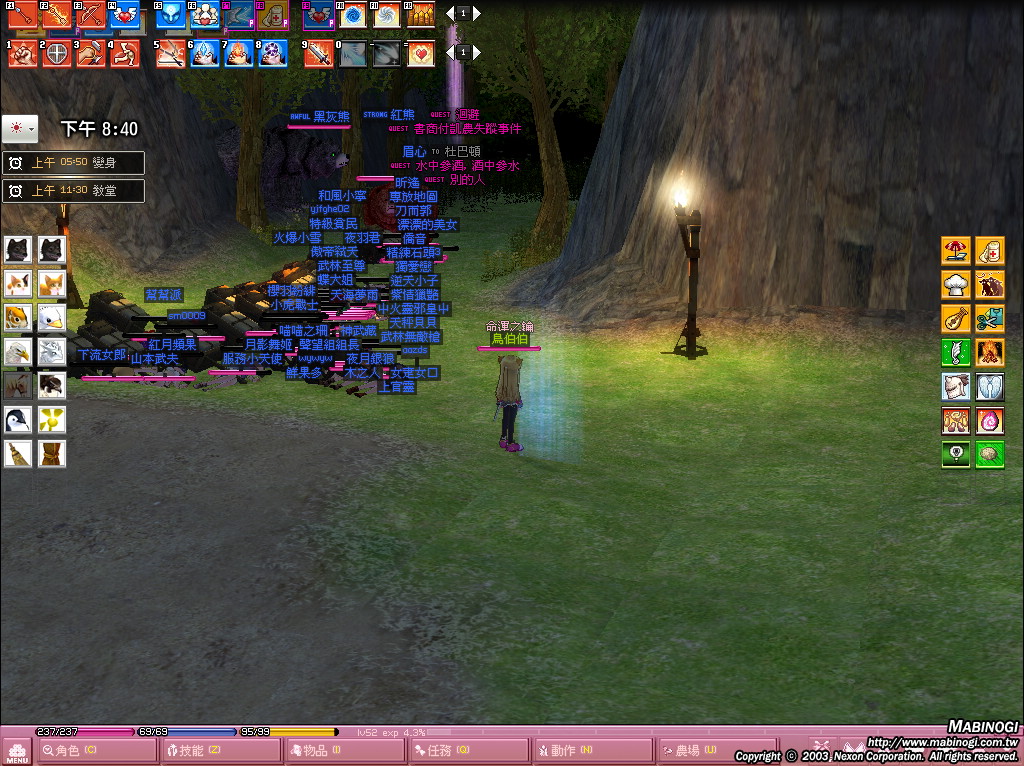Click the penguin pet icon
Viewport: 1024px width, 766px height.
point(18,420)
